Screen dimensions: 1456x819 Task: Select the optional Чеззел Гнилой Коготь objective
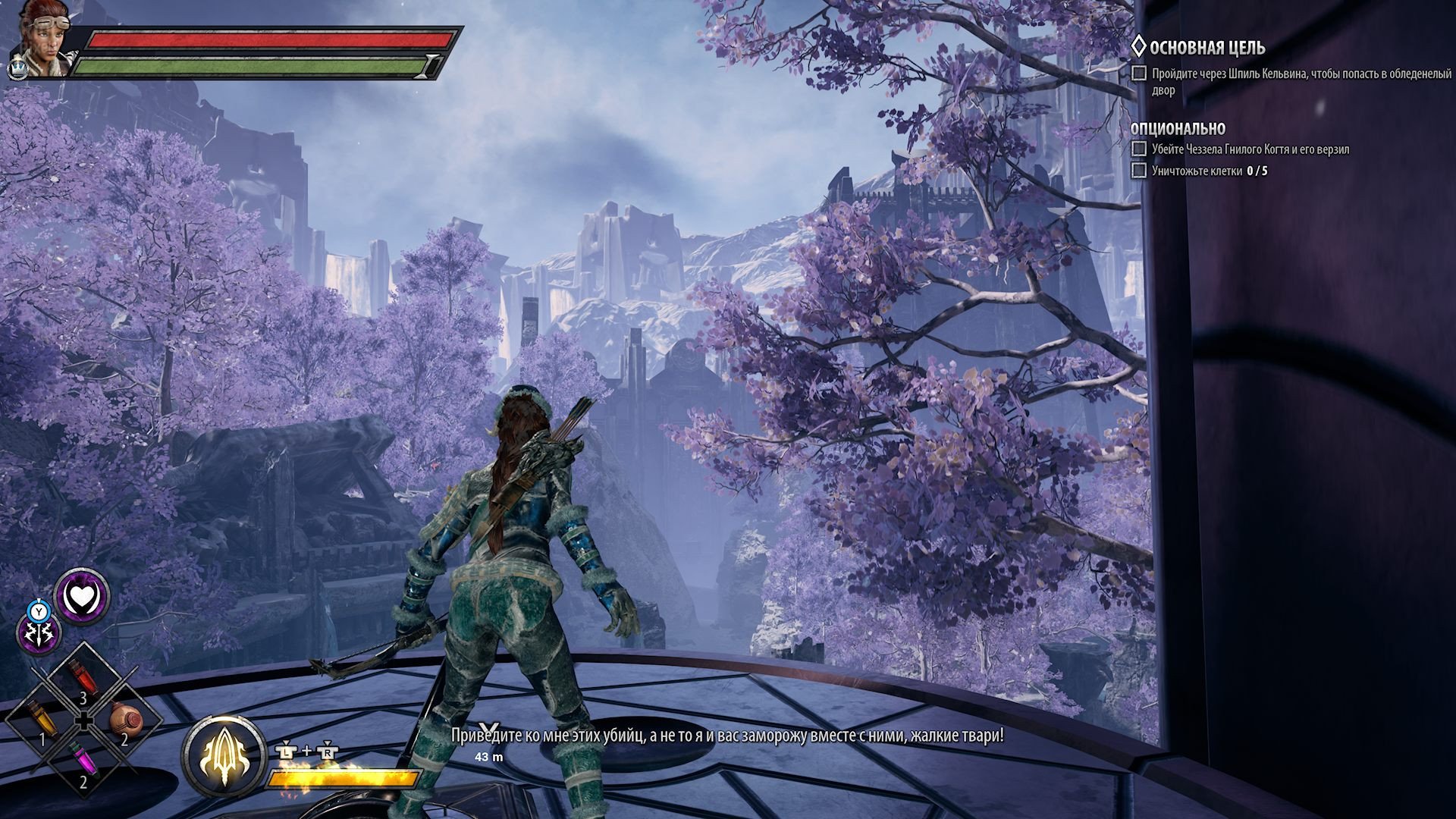(1249, 149)
